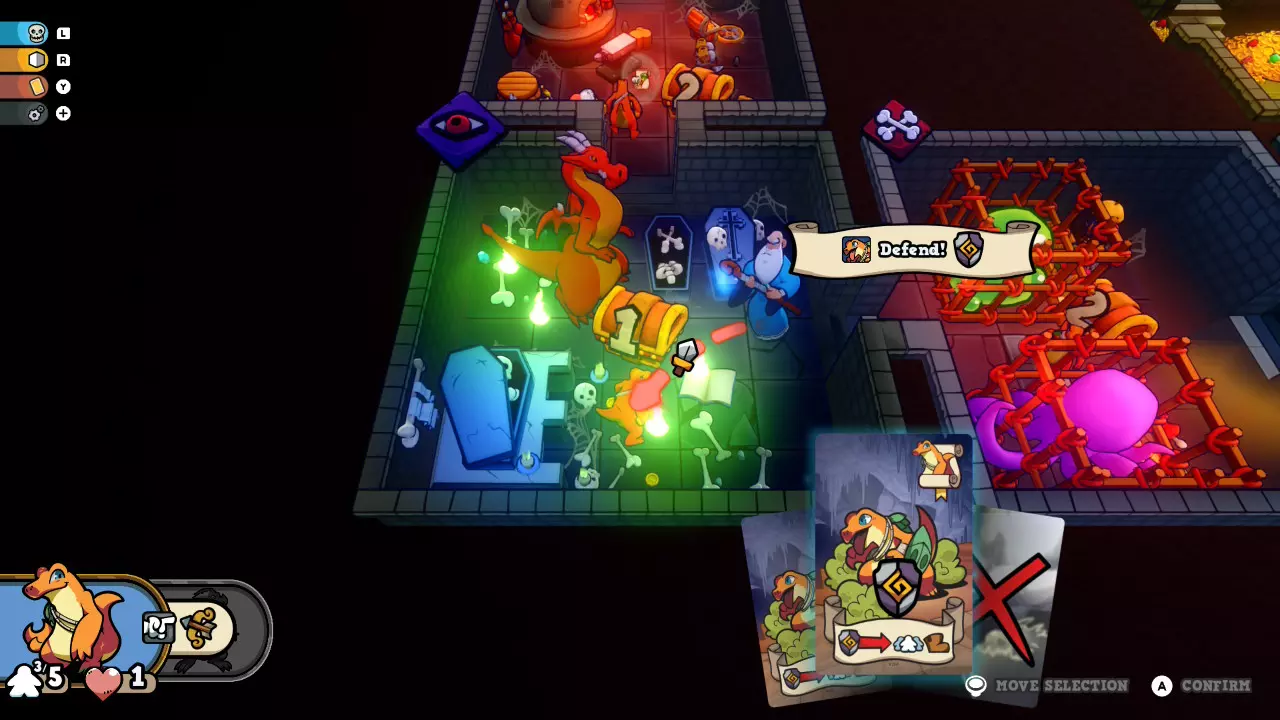This screenshot has height=720, width=1280.
Task: Select the partly hidden left defend card
Action: 780,610
